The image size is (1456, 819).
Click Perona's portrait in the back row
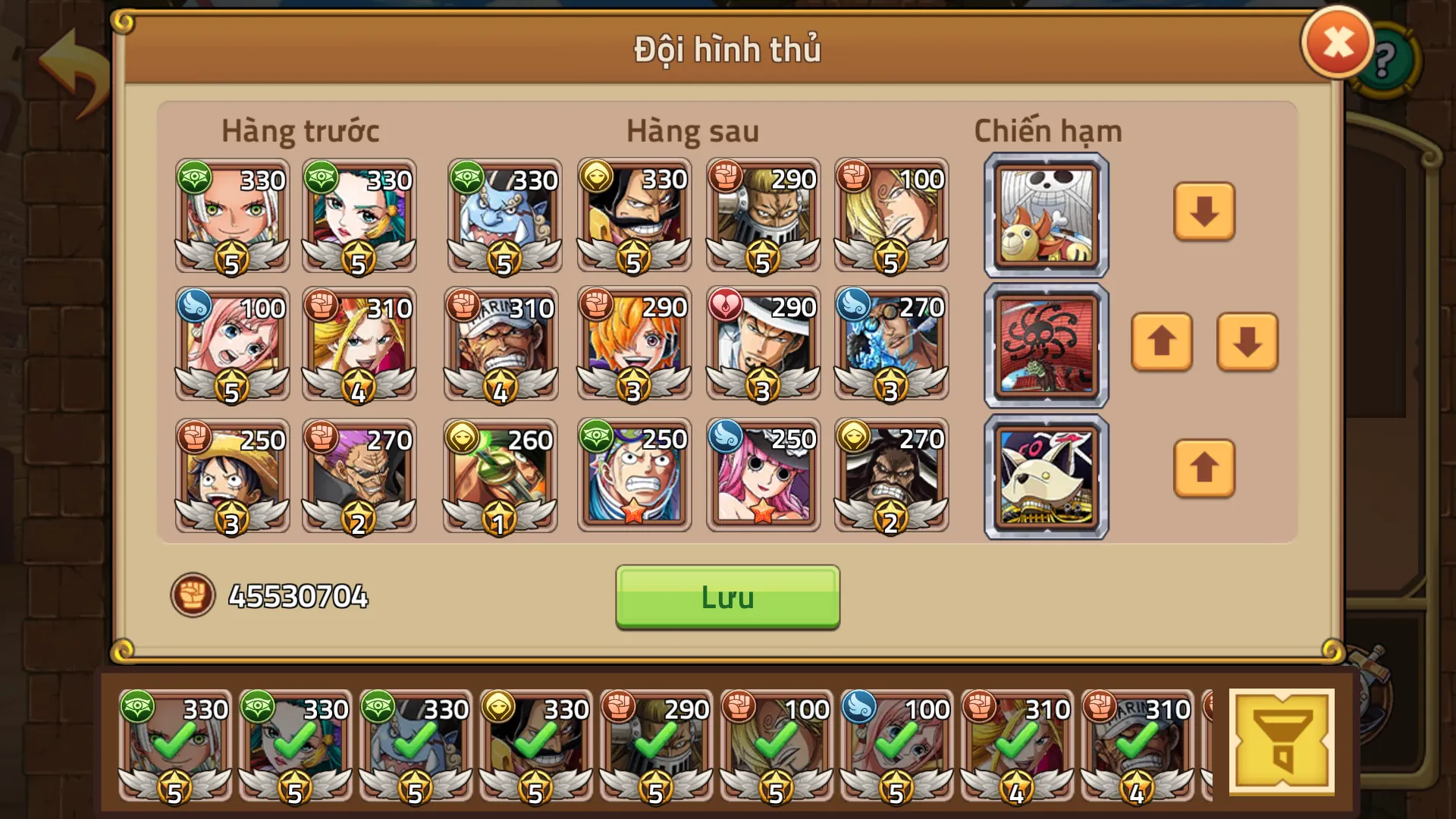[x=762, y=474]
